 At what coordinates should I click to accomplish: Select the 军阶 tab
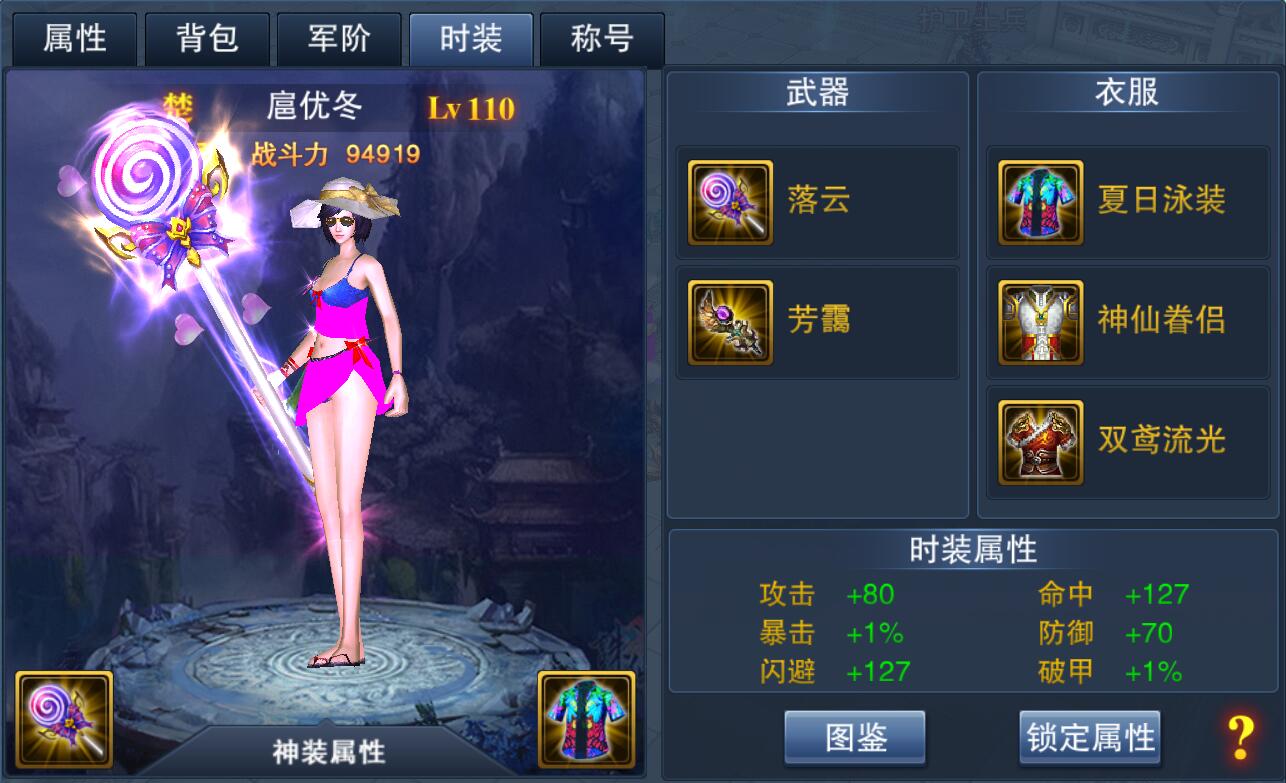(339, 40)
